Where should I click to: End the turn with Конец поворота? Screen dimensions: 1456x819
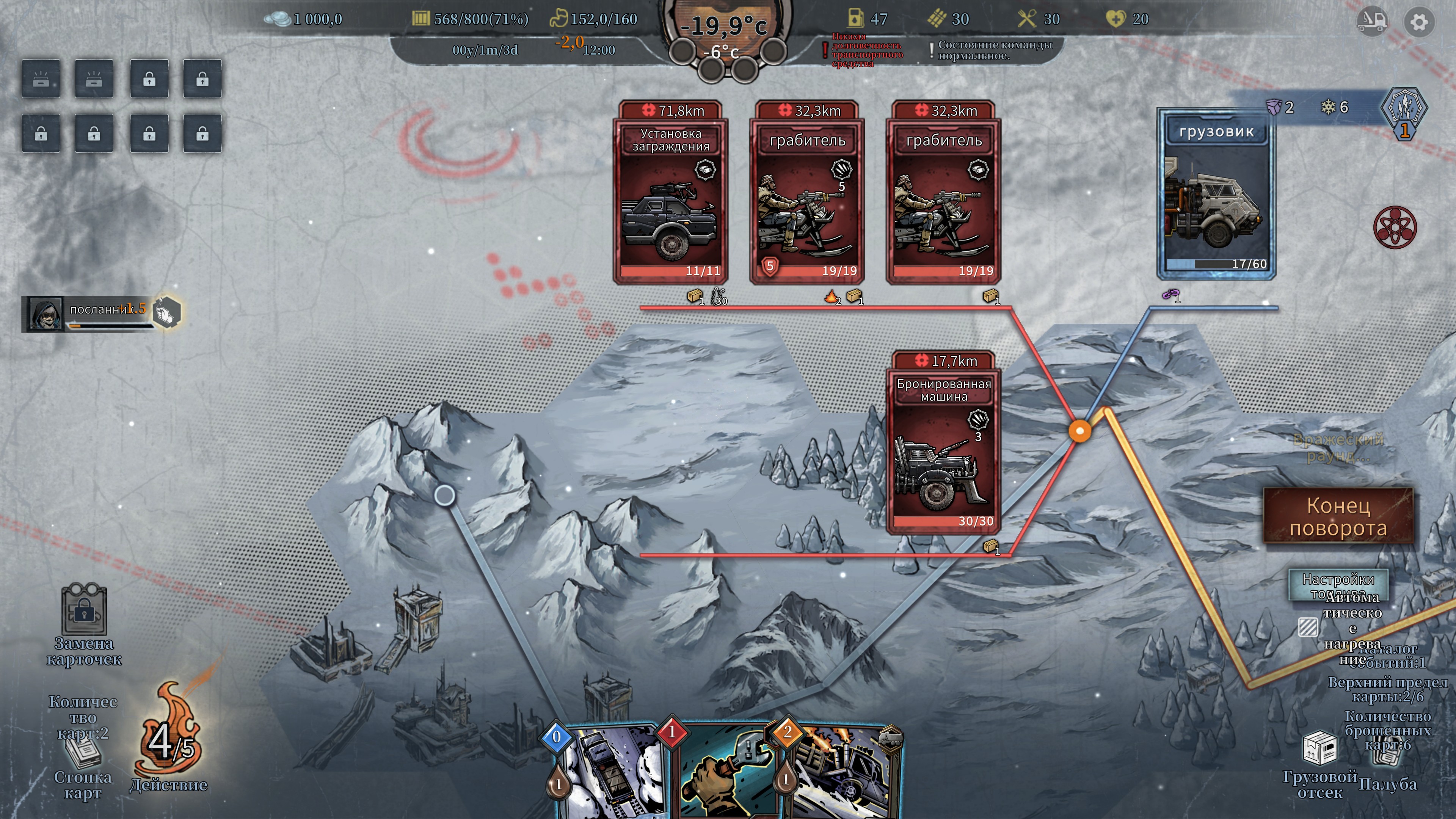coord(1338,516)
